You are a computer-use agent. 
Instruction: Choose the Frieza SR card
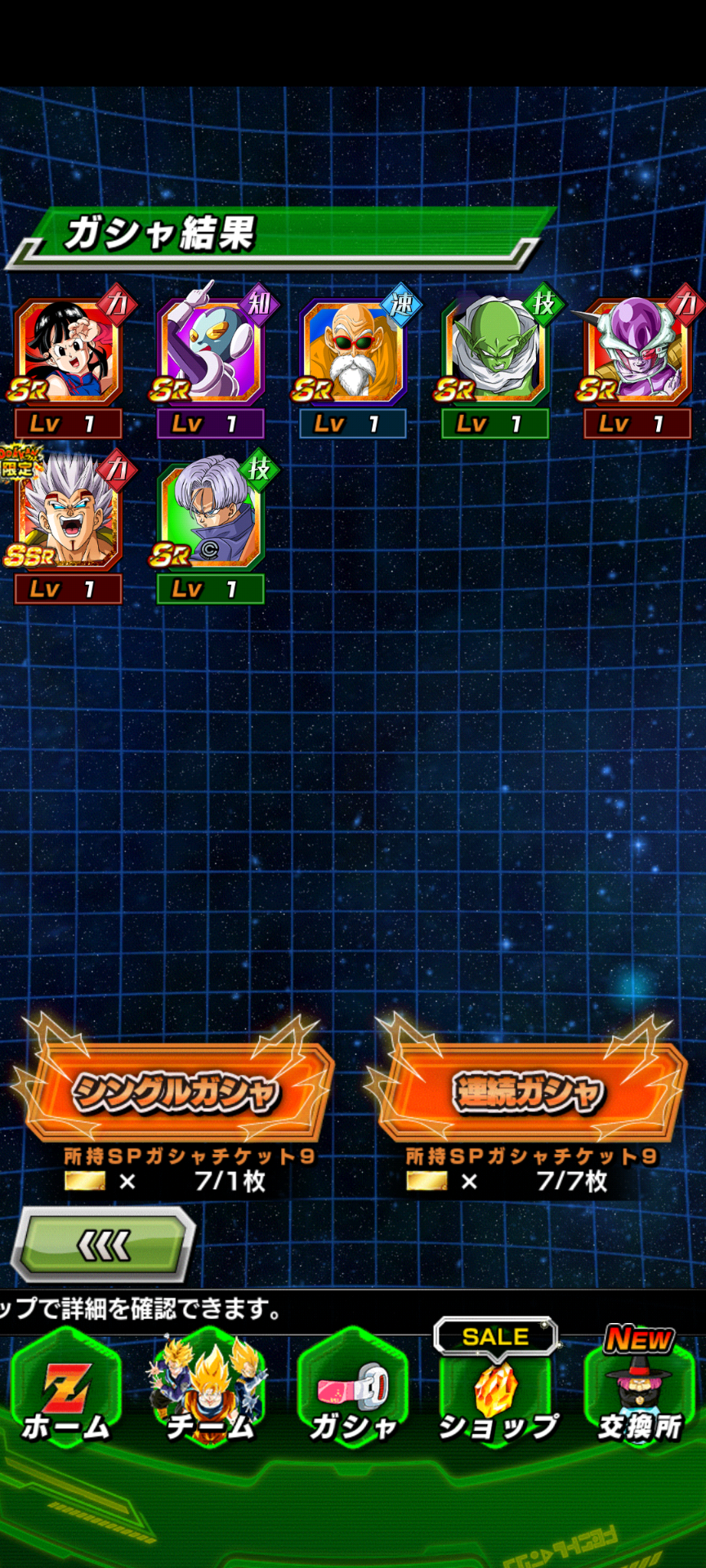tap(637, 353)
